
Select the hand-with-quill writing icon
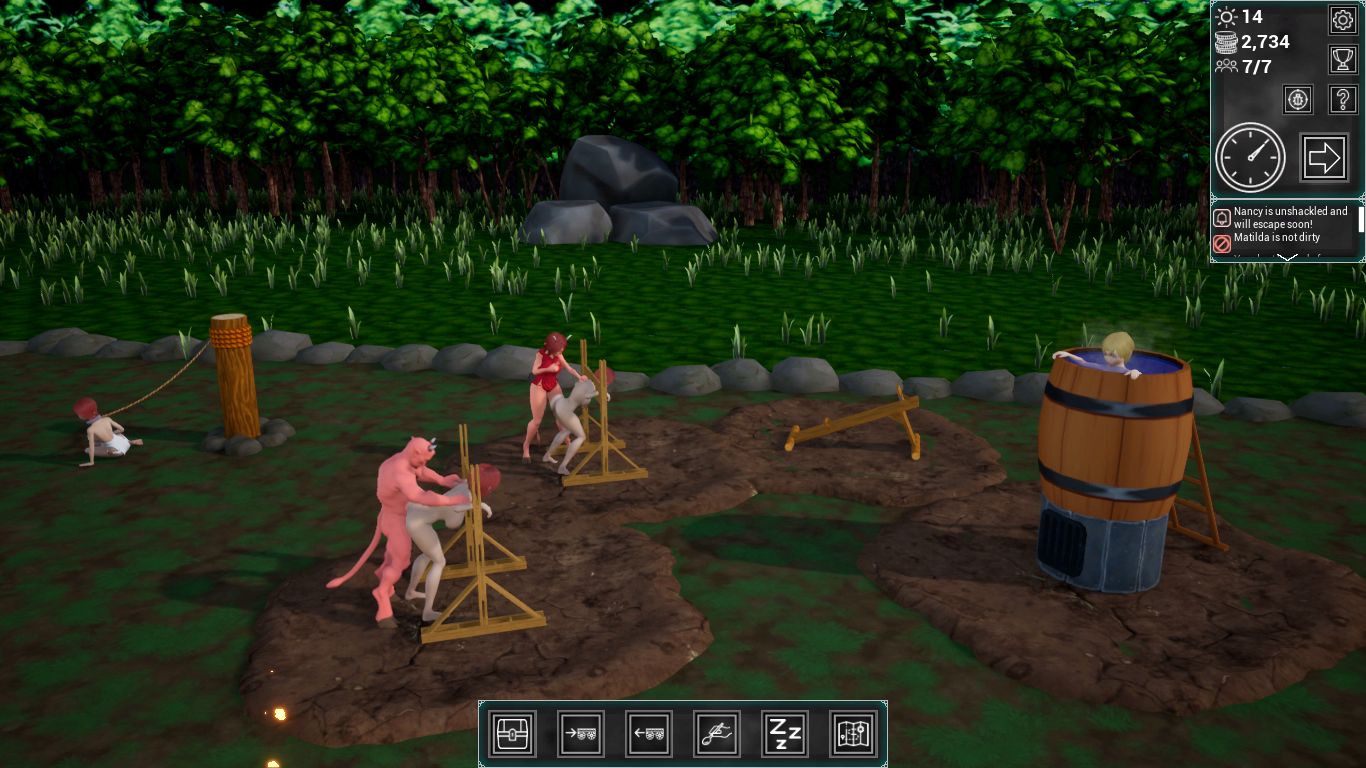pos(717,734)
